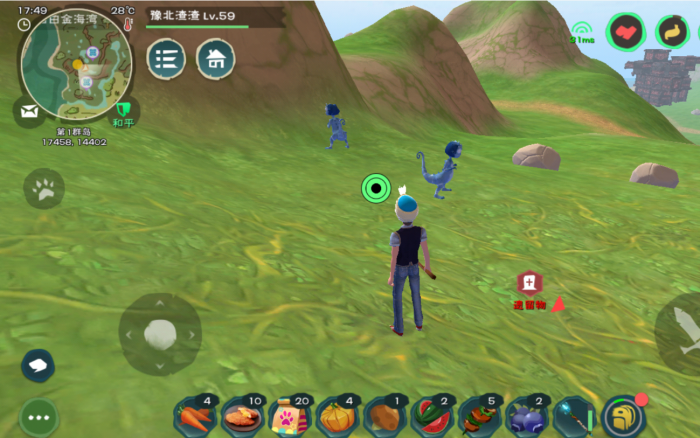Image resolution: width=700 pixels, height=438 pixels.
Task: Select the carrots hotbar slot
Action: (x=195, y=416)
